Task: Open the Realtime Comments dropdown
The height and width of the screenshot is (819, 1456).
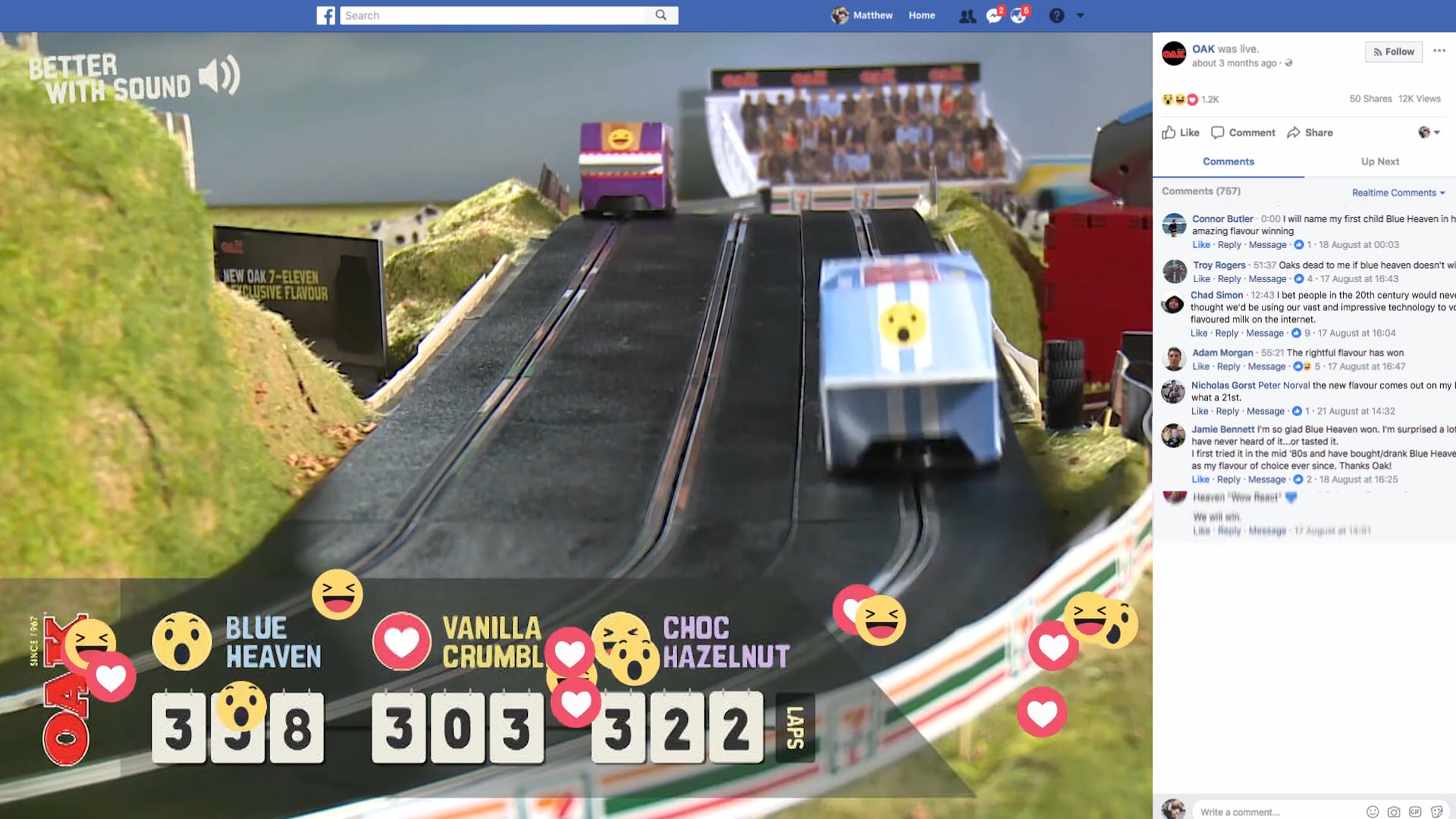Action: (1398, 193)
